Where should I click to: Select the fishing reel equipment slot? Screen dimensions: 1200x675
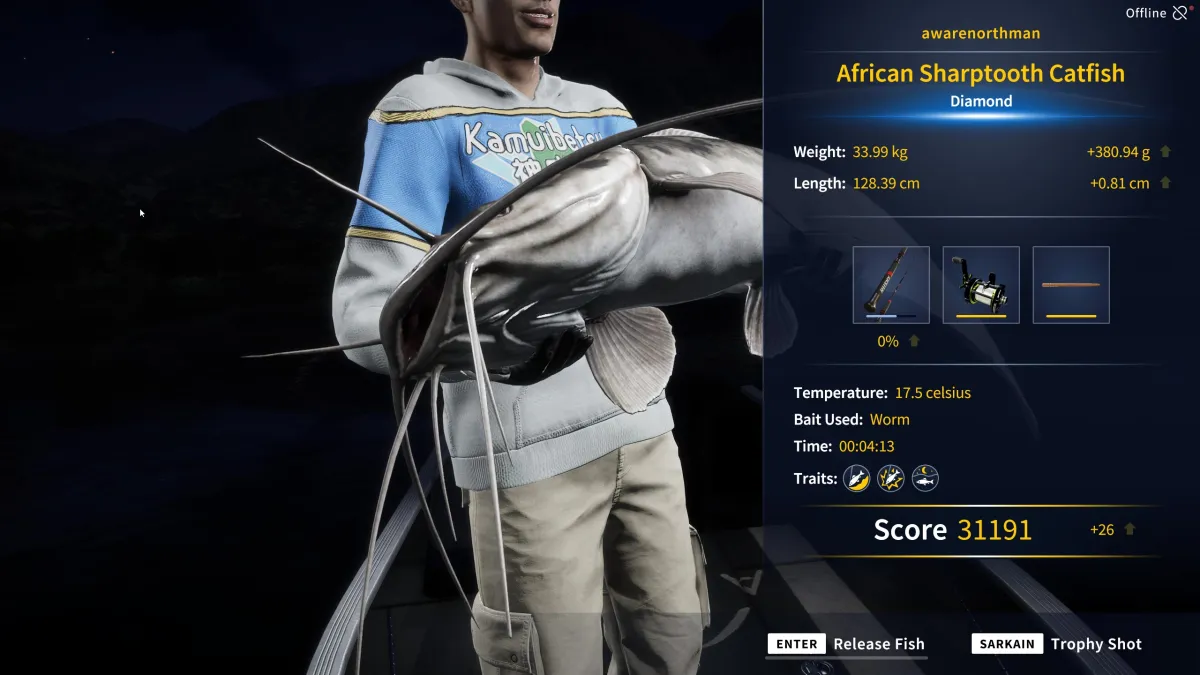[x=981, y=285]
